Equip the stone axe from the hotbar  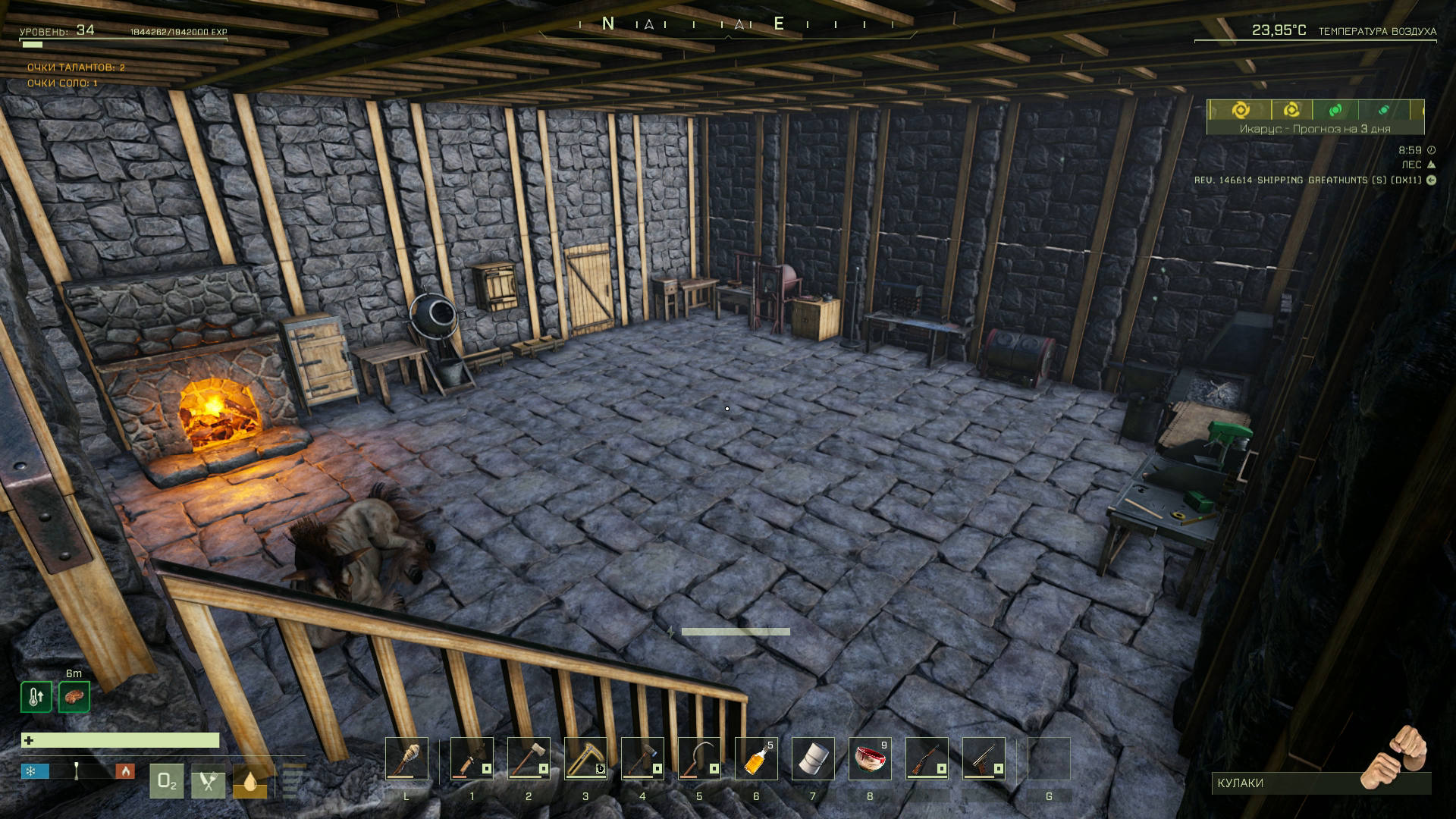coord(529,758)
